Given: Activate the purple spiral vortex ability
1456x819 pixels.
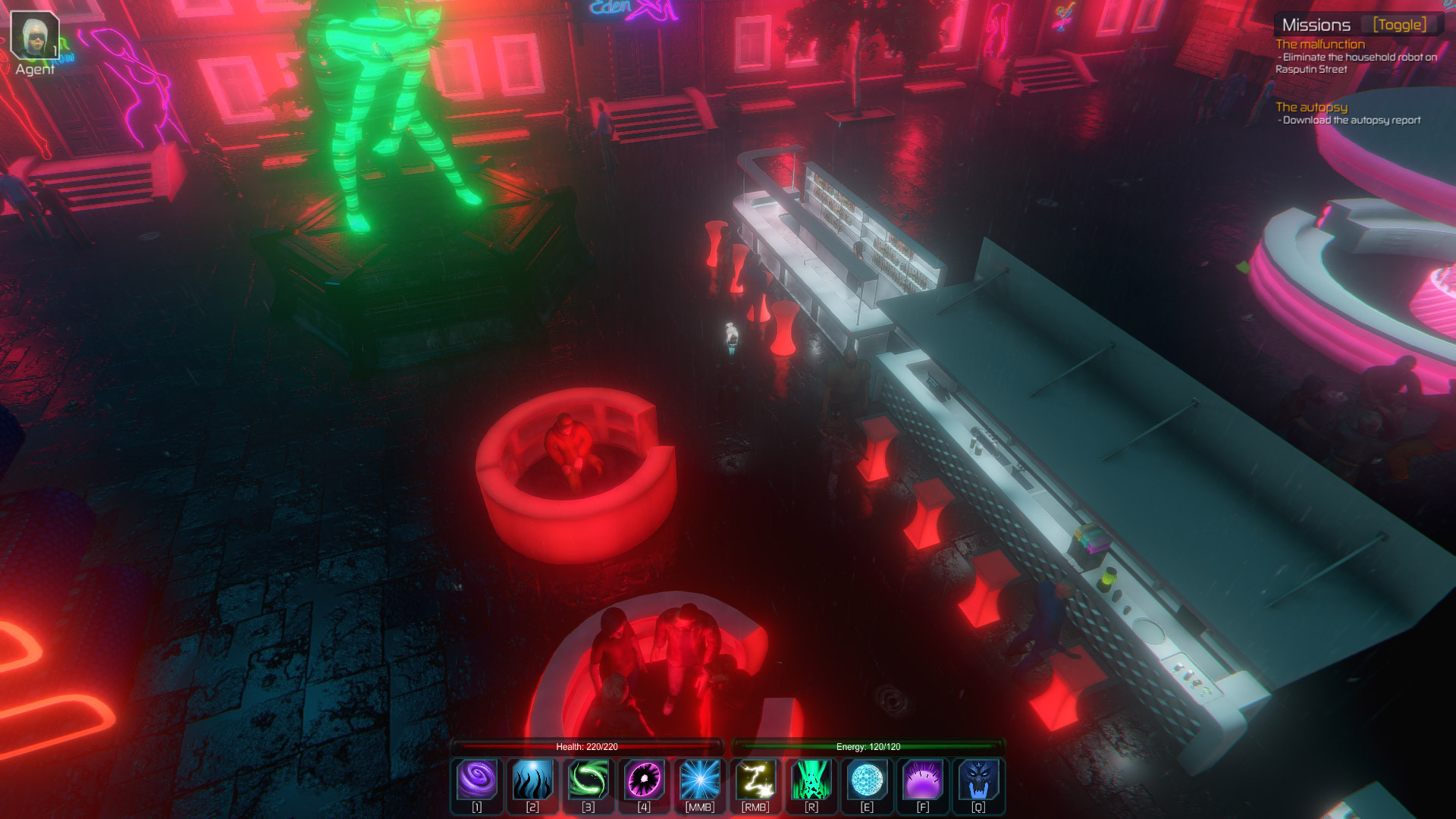Looking at the screenshot, I should [x=477, y=780].
